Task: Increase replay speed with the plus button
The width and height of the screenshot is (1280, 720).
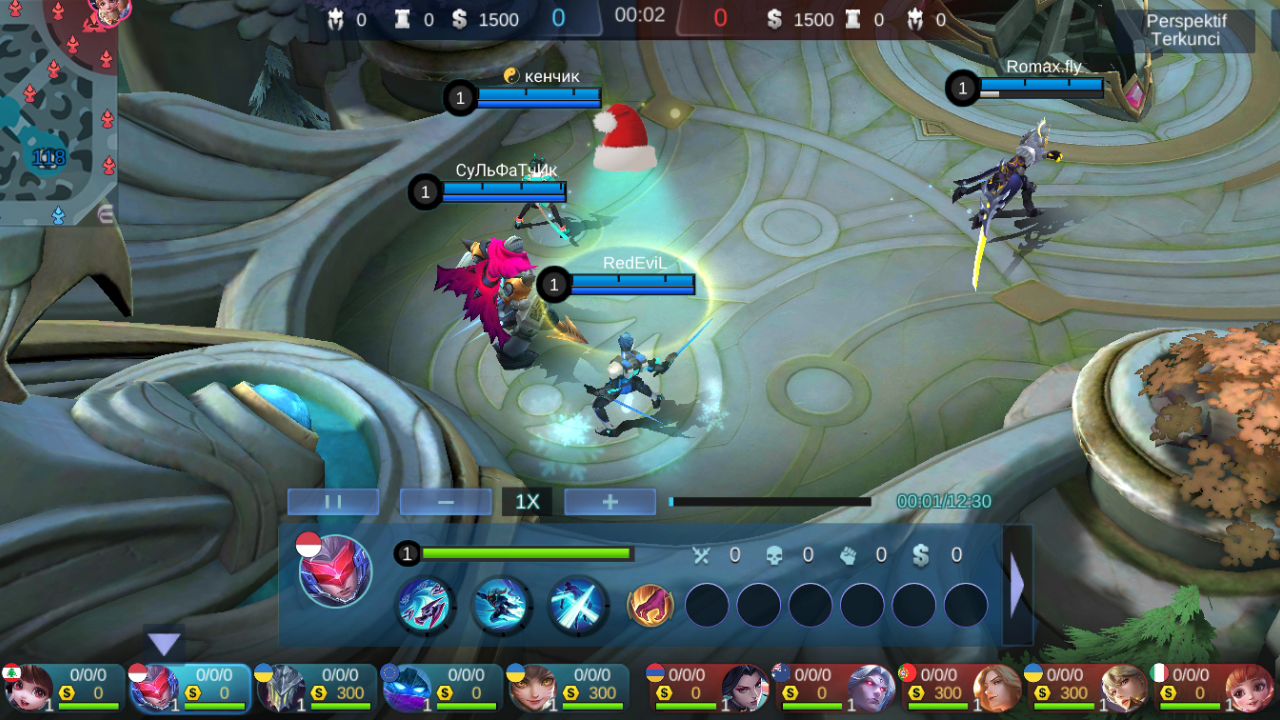Action: point(610,502)
